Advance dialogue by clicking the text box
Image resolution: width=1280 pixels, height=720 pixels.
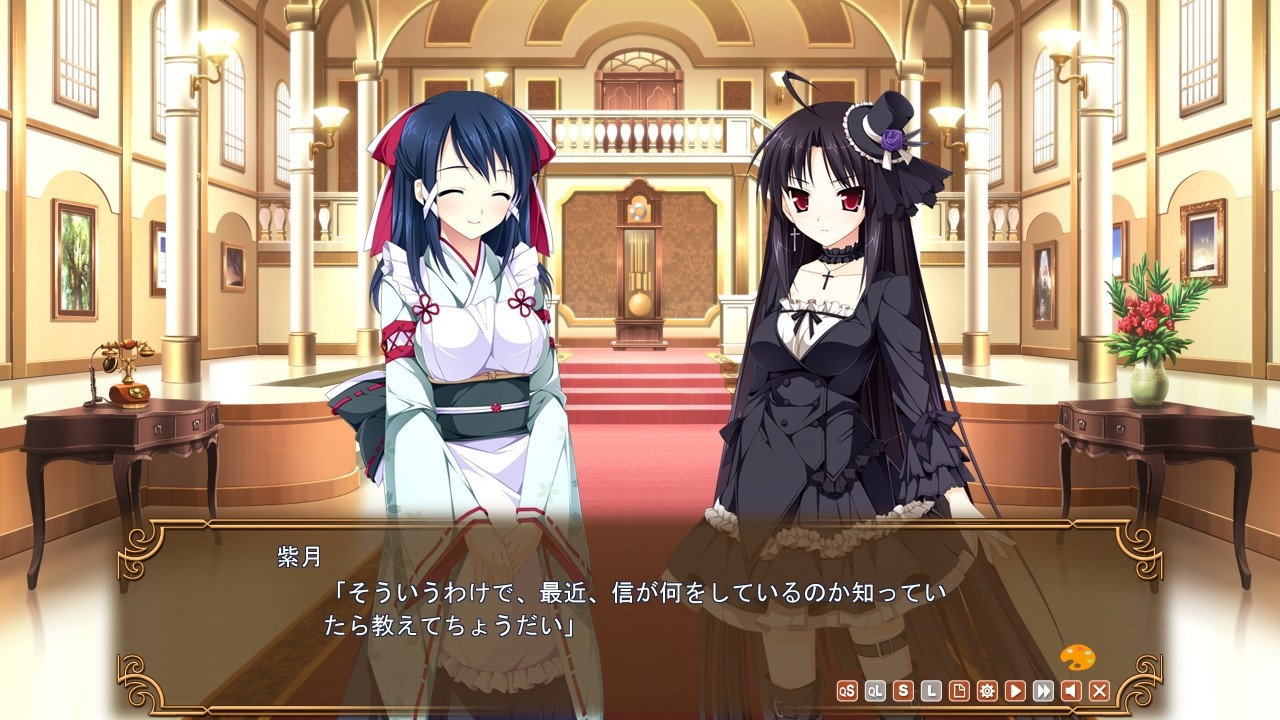click(640, 610)
